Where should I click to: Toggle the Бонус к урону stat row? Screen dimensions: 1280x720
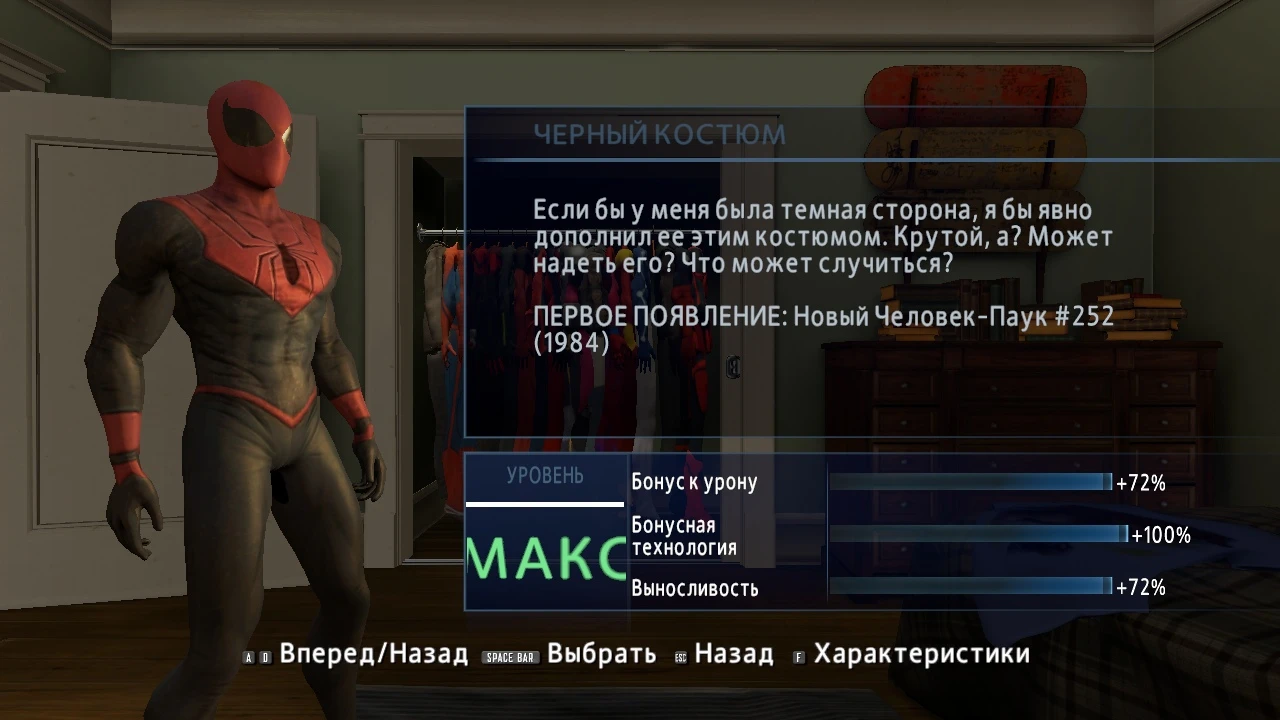pos(693,481)
